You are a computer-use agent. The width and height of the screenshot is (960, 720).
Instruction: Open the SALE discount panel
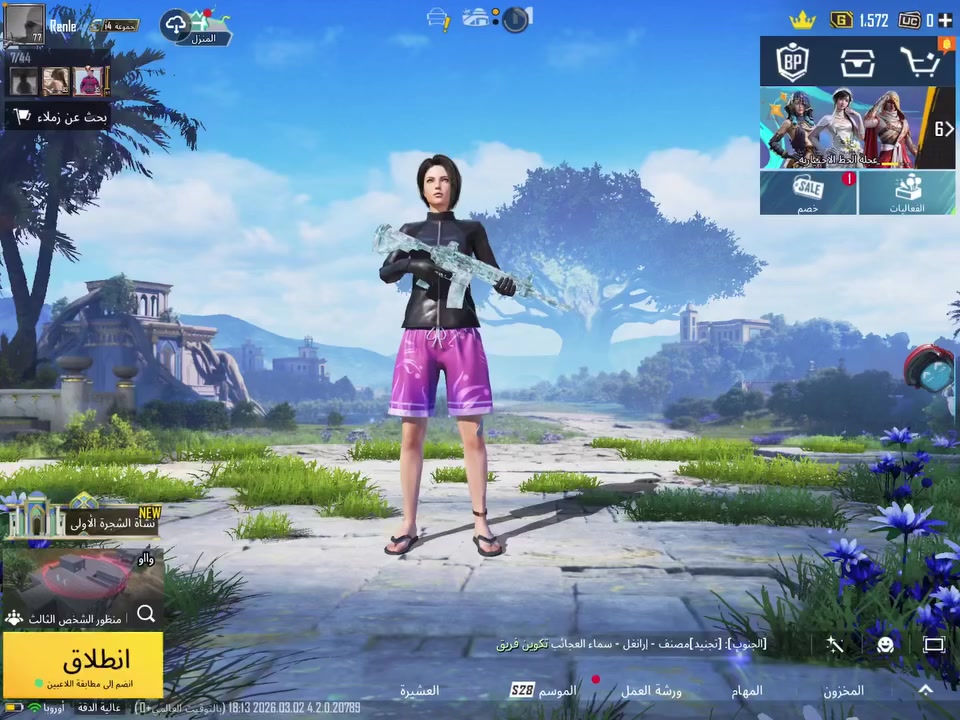pos(808,192)
